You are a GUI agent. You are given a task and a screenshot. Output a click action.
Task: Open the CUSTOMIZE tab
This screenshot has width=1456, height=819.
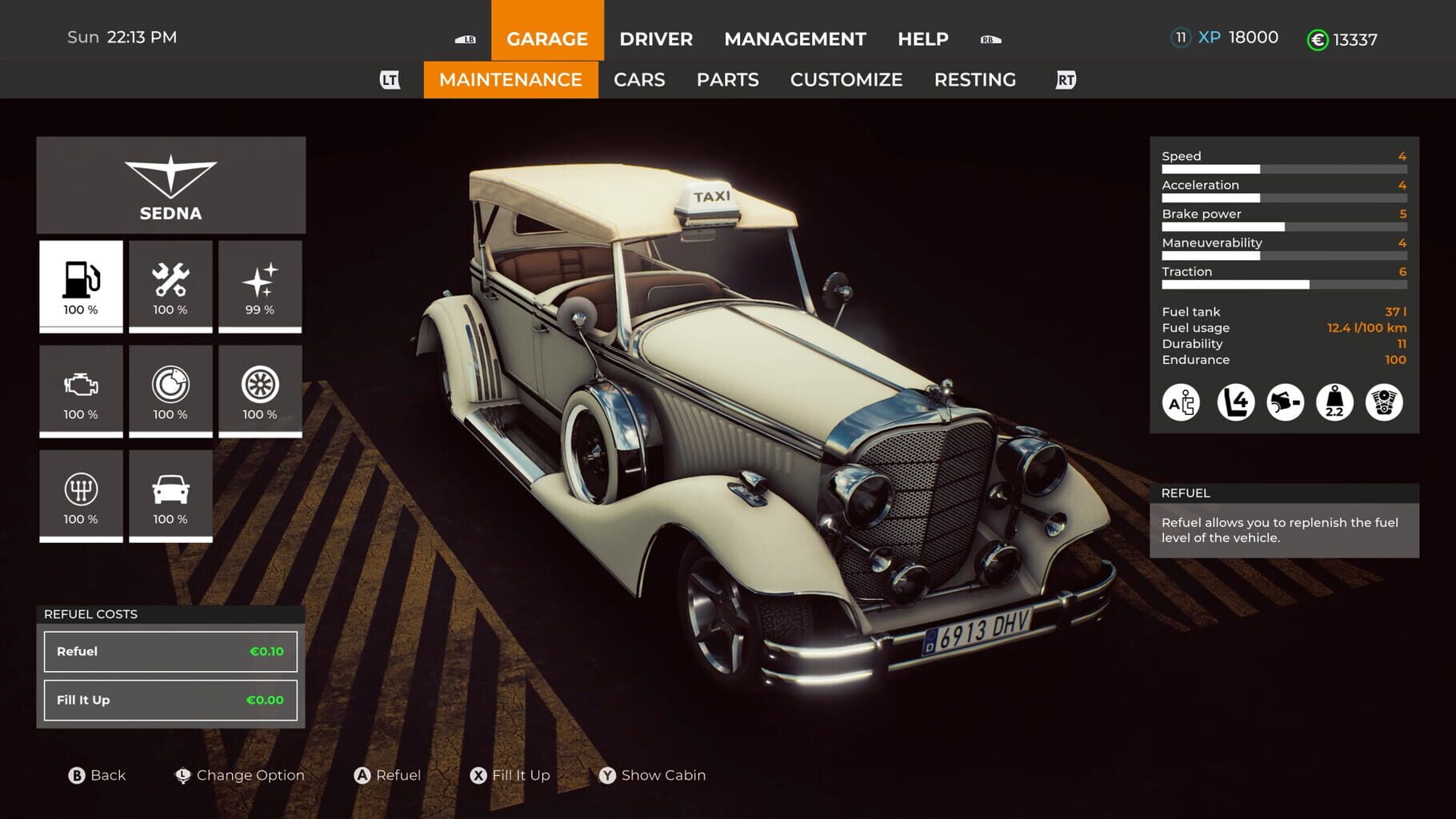point(846,79)
